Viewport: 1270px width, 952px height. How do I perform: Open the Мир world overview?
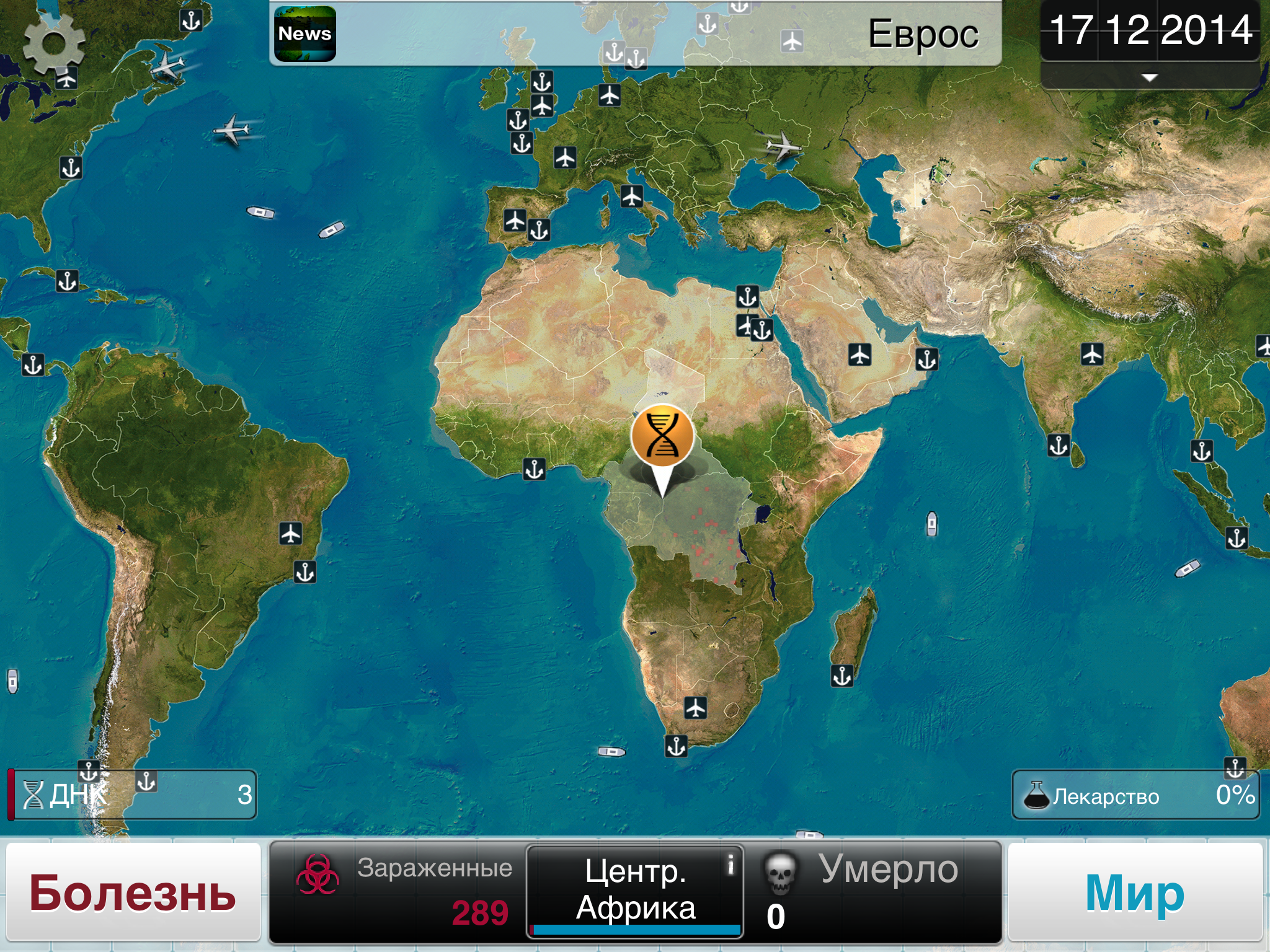1135,892
